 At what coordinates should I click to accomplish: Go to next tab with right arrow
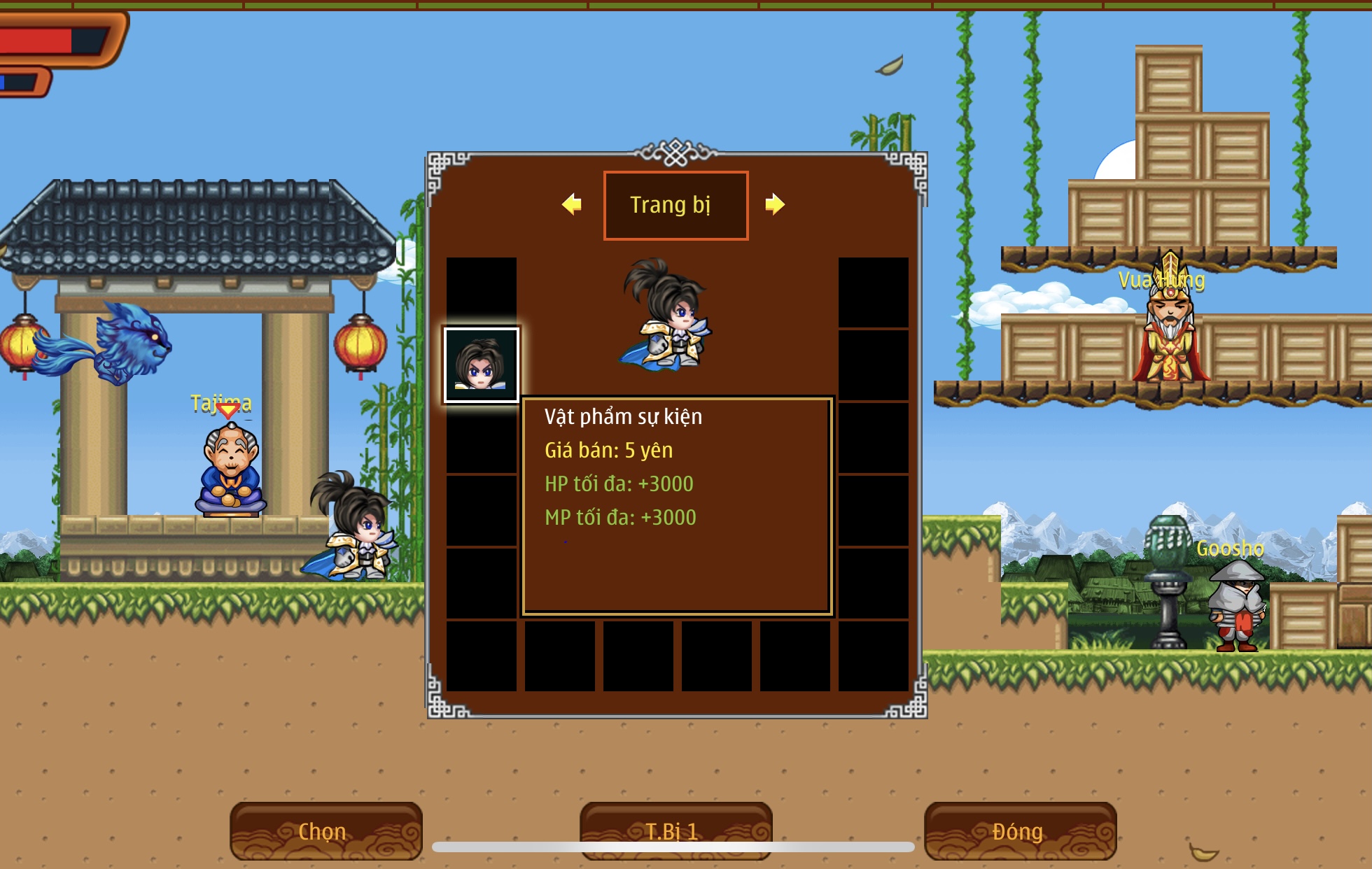point(774,204)
